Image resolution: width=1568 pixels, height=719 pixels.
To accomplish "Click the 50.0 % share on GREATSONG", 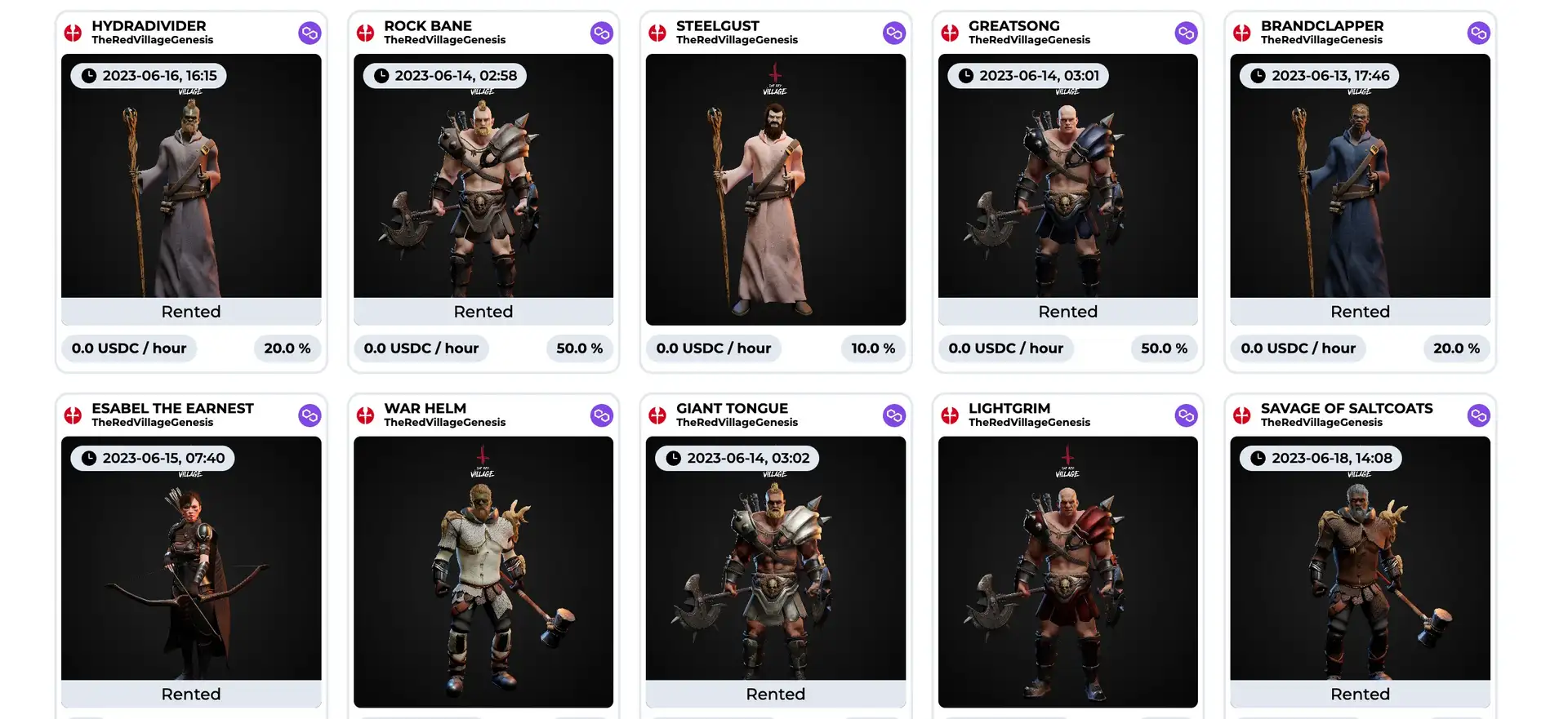I will click(x=1164, y=348).
